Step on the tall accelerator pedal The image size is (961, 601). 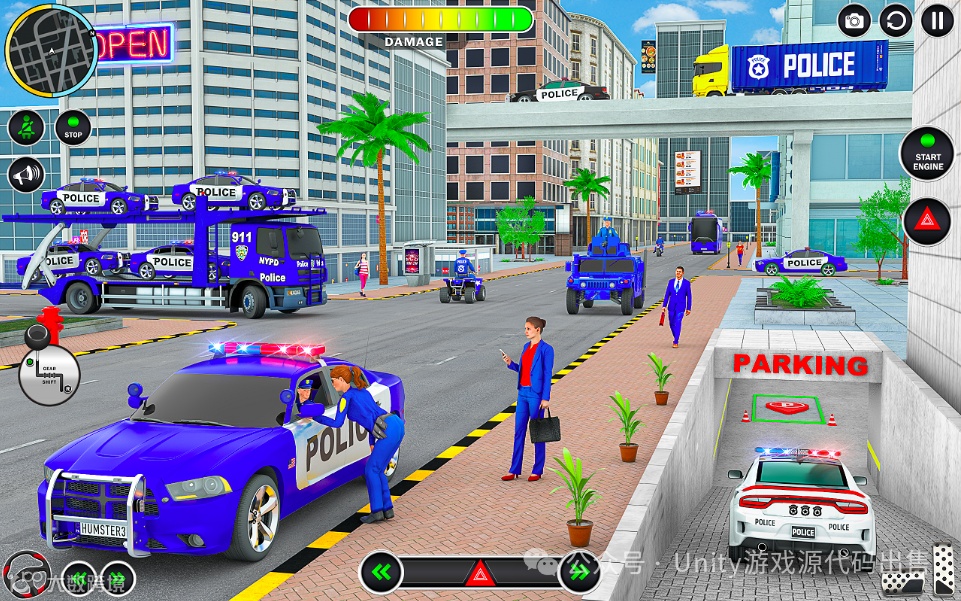coord(945,570)
